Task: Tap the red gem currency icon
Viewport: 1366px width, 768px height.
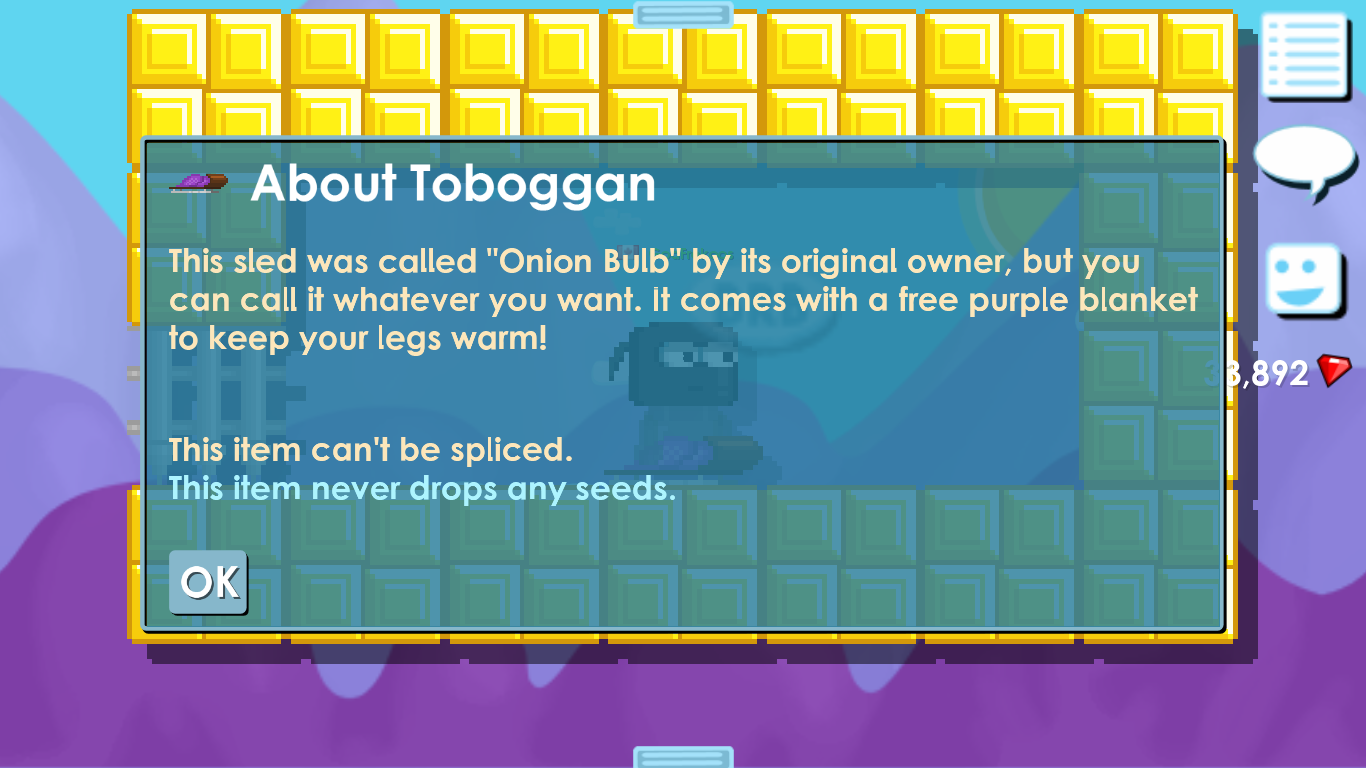Action: pyautogui.click(x=1334, y=372)
